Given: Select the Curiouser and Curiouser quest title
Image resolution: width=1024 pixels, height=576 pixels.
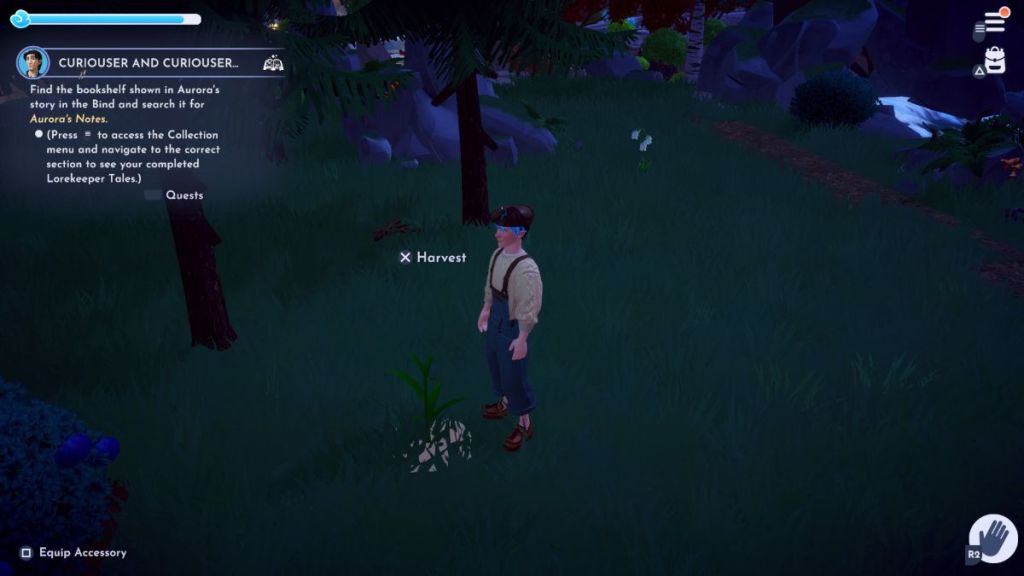Looking at the screenshot, I should (x=148, y=63).
